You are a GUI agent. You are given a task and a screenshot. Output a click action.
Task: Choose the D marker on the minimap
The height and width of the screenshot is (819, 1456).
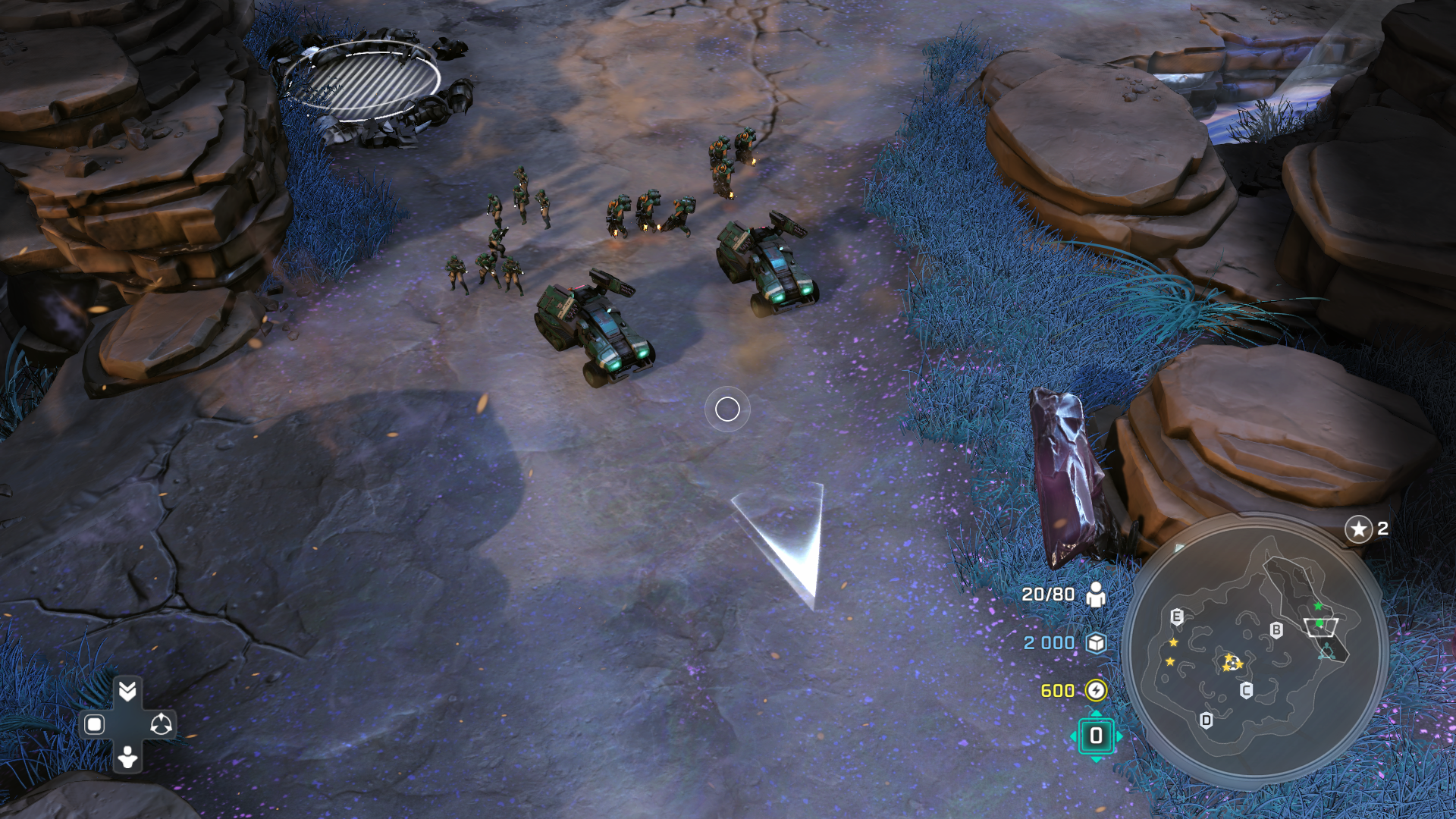(1207, 720)
